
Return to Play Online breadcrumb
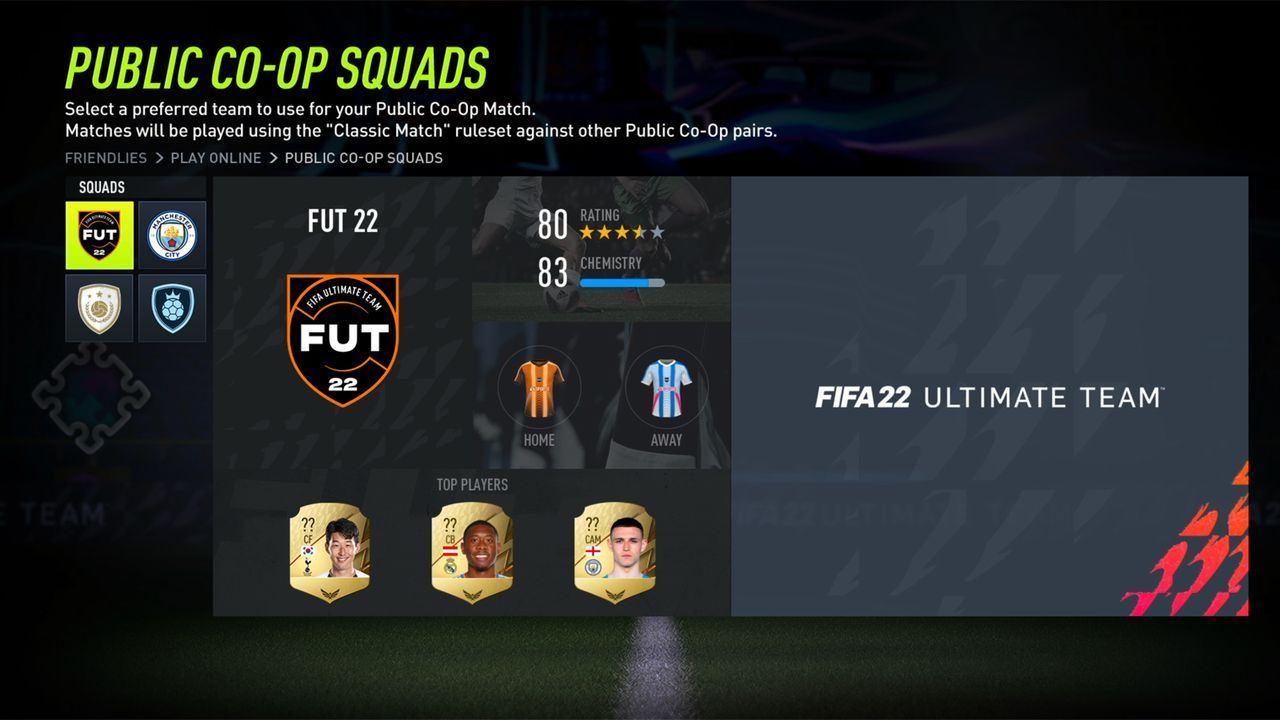[x=216, y=158]
